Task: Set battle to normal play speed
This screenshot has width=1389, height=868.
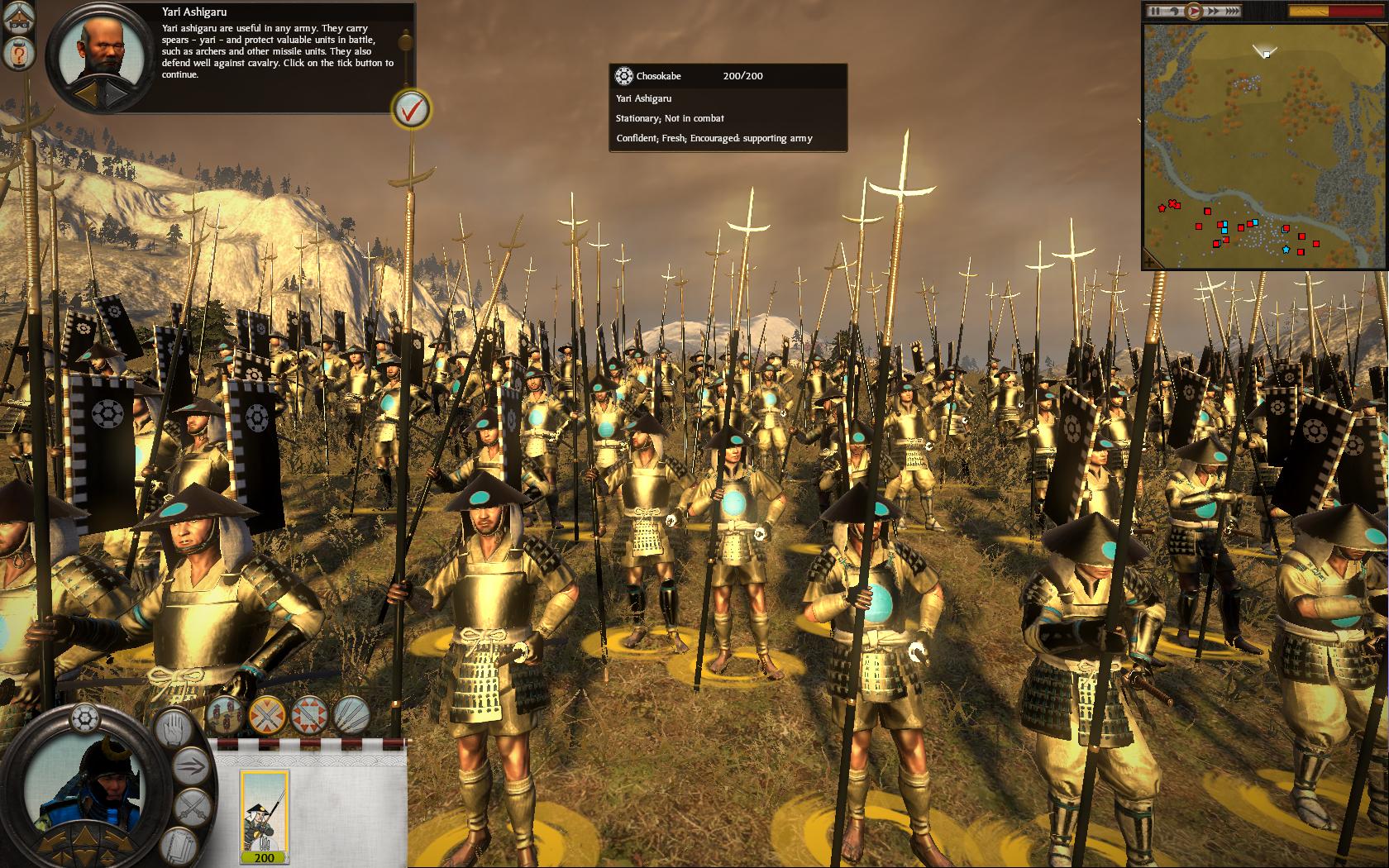Action: coord(1193,12)
